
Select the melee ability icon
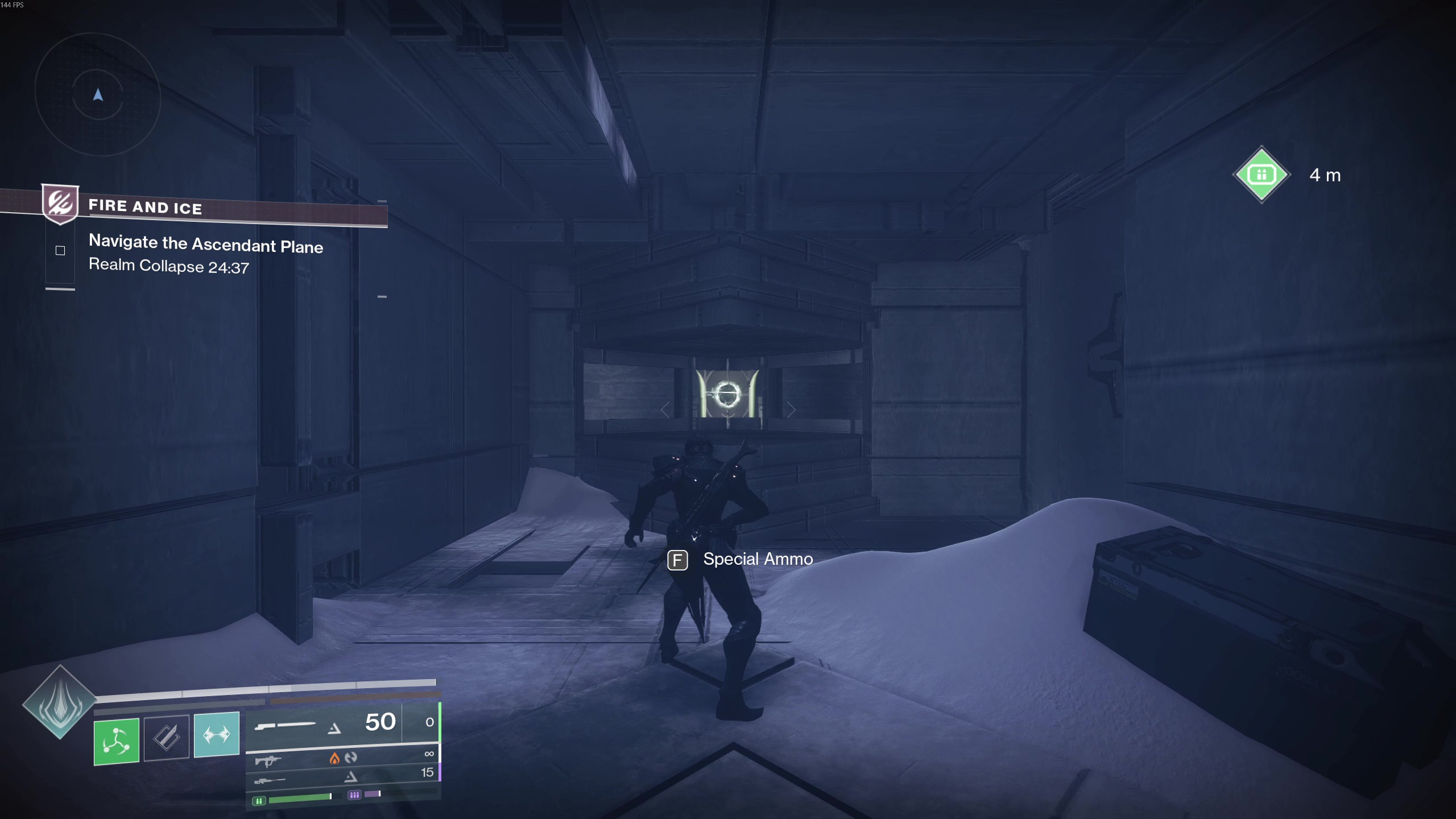(x=167, y=738)
